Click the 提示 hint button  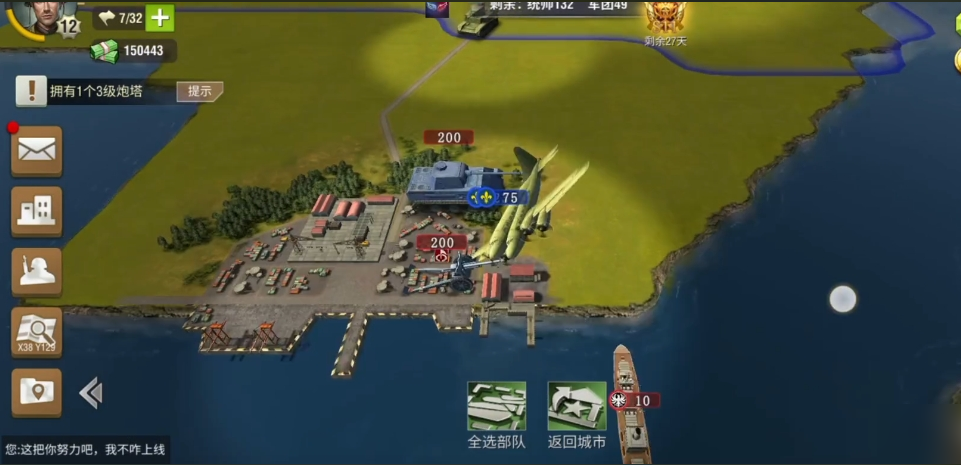[x=199, y=91]
